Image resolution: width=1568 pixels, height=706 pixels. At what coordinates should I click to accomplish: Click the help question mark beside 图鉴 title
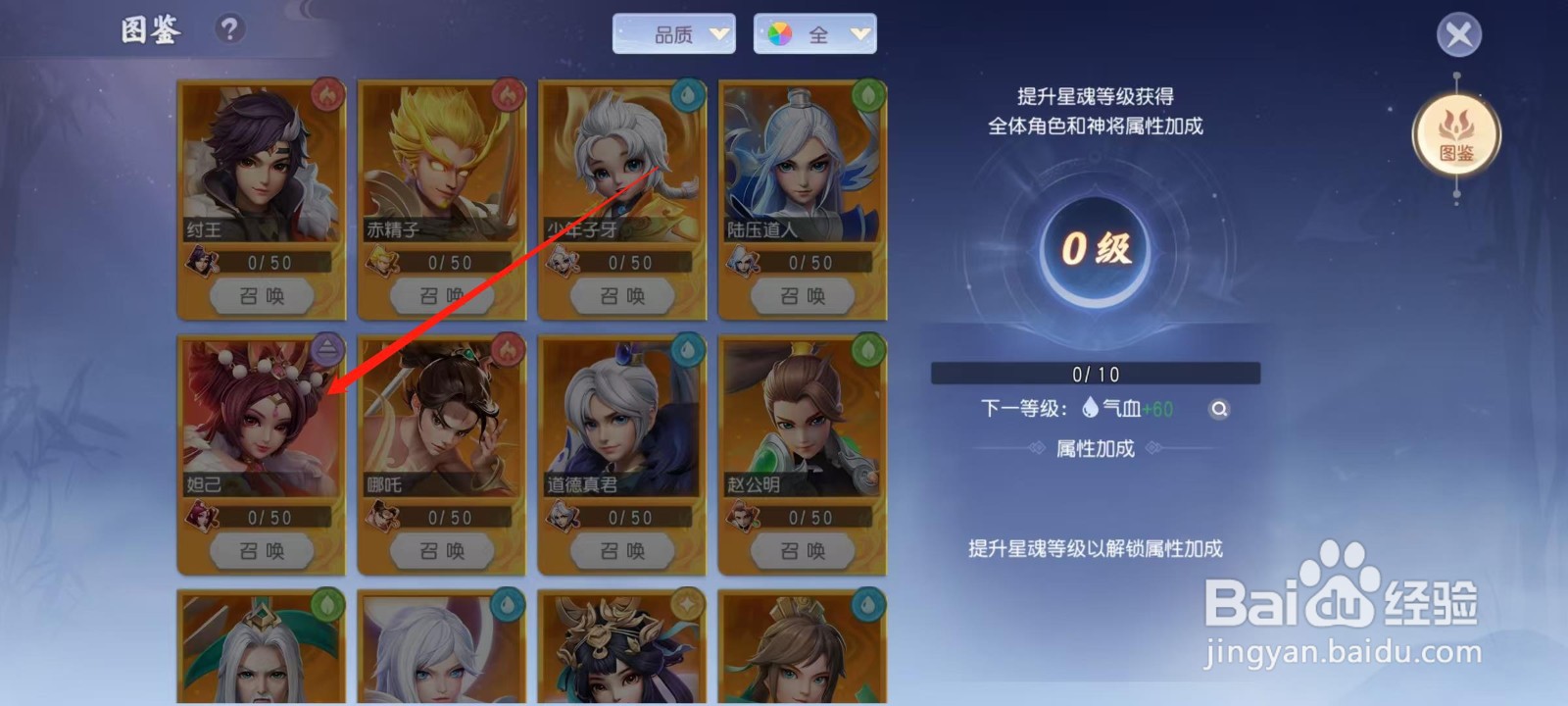coord(228,29)
